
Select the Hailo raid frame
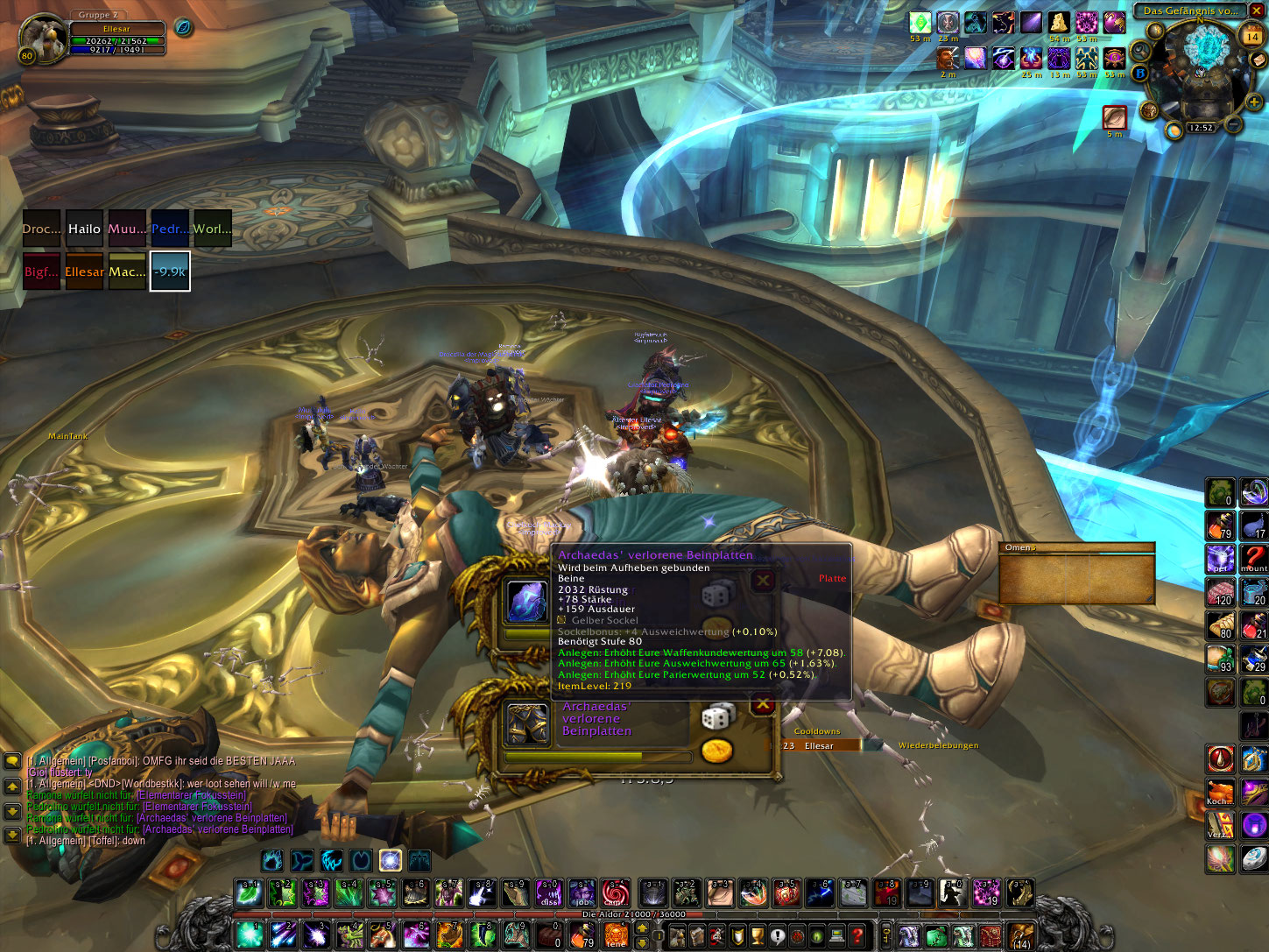[x=84, y=229]
